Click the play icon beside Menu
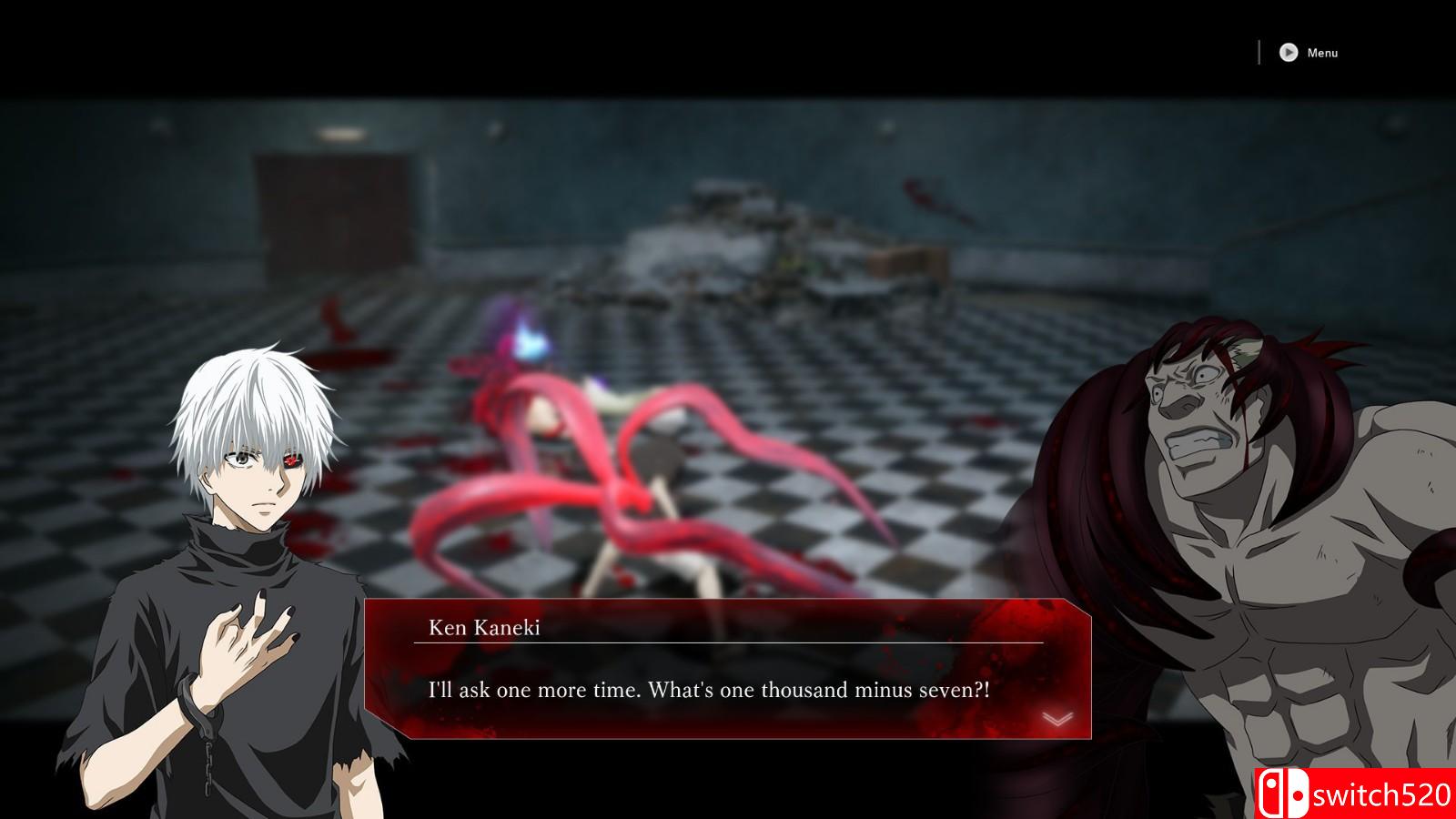Viewport: 1456px width, 819px height. click(1288, 52)
